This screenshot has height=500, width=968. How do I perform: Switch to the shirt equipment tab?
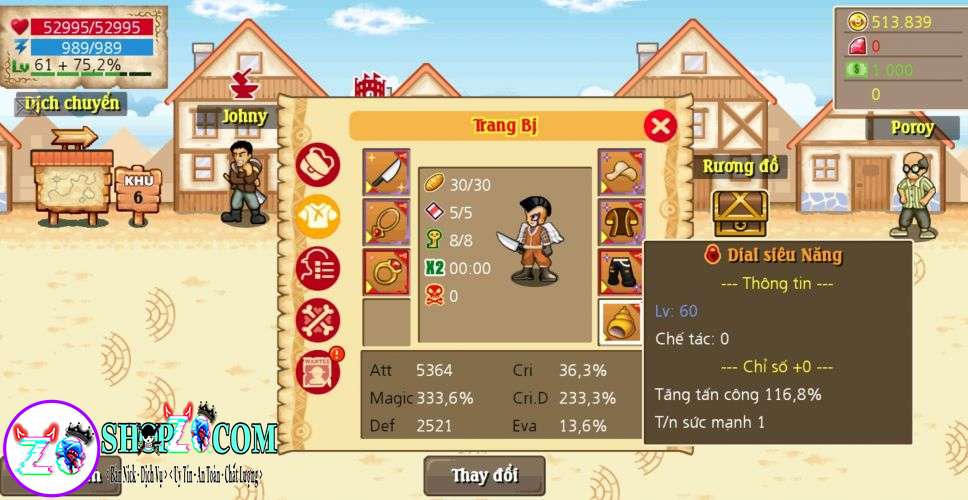[318, 215]
